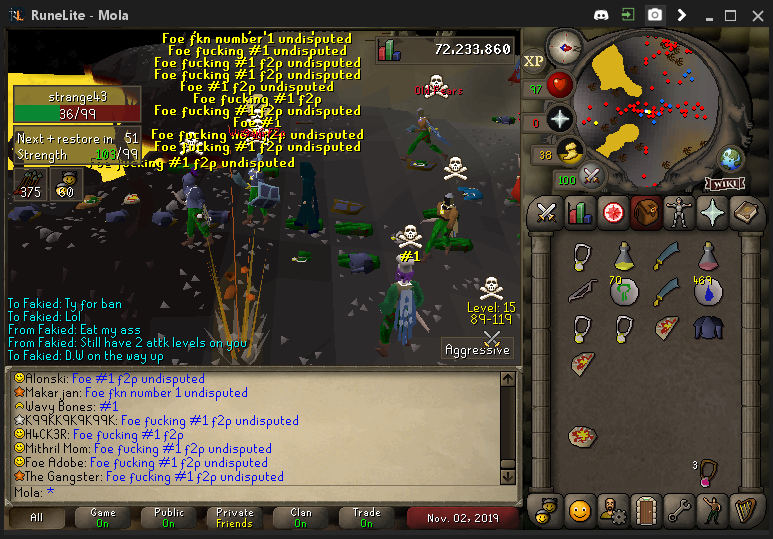Open the Logout door tab
The width and height of the screenshot is (773, 539).
(x=646, y=511)
